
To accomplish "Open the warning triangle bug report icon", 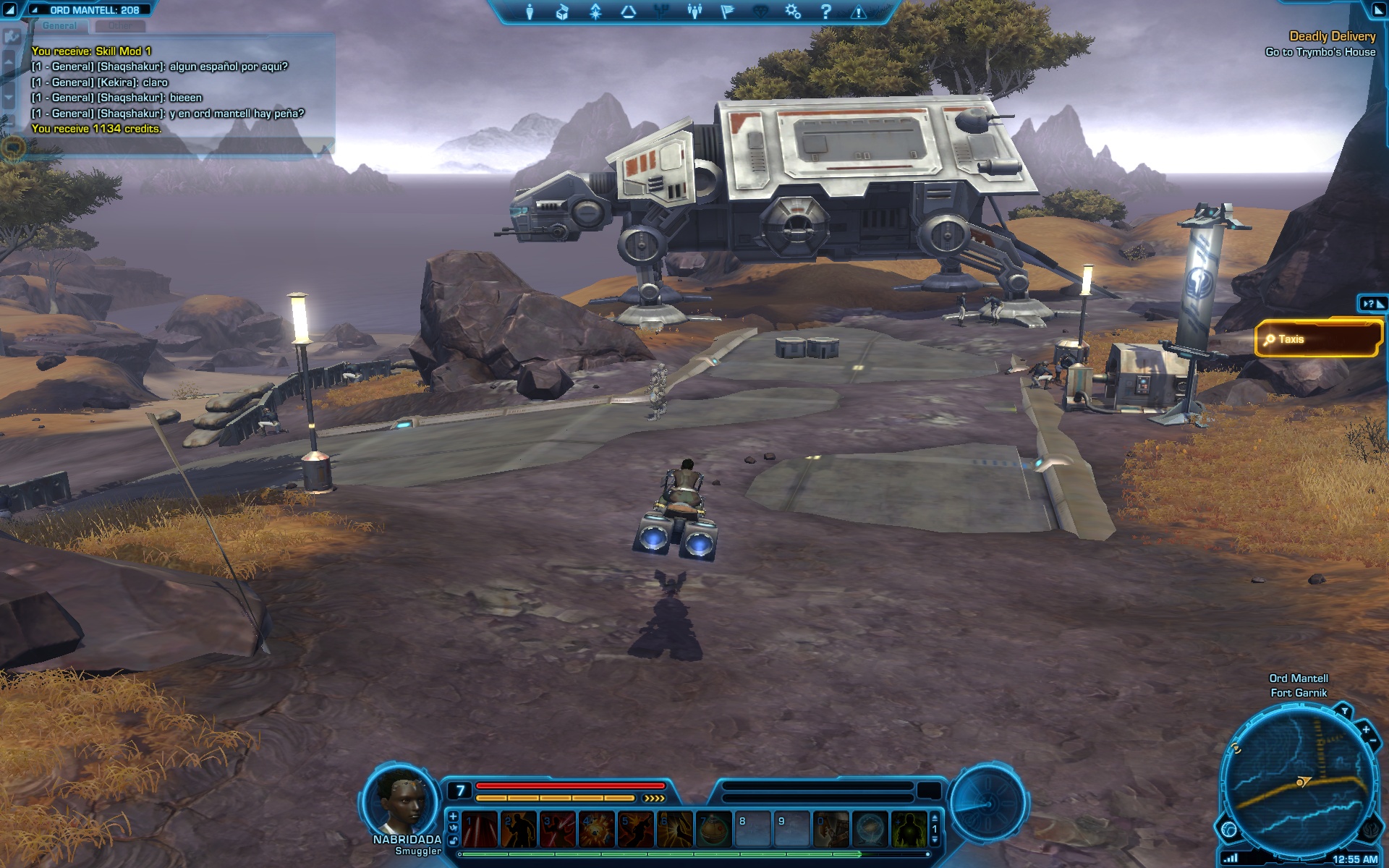I will point(858,12).
